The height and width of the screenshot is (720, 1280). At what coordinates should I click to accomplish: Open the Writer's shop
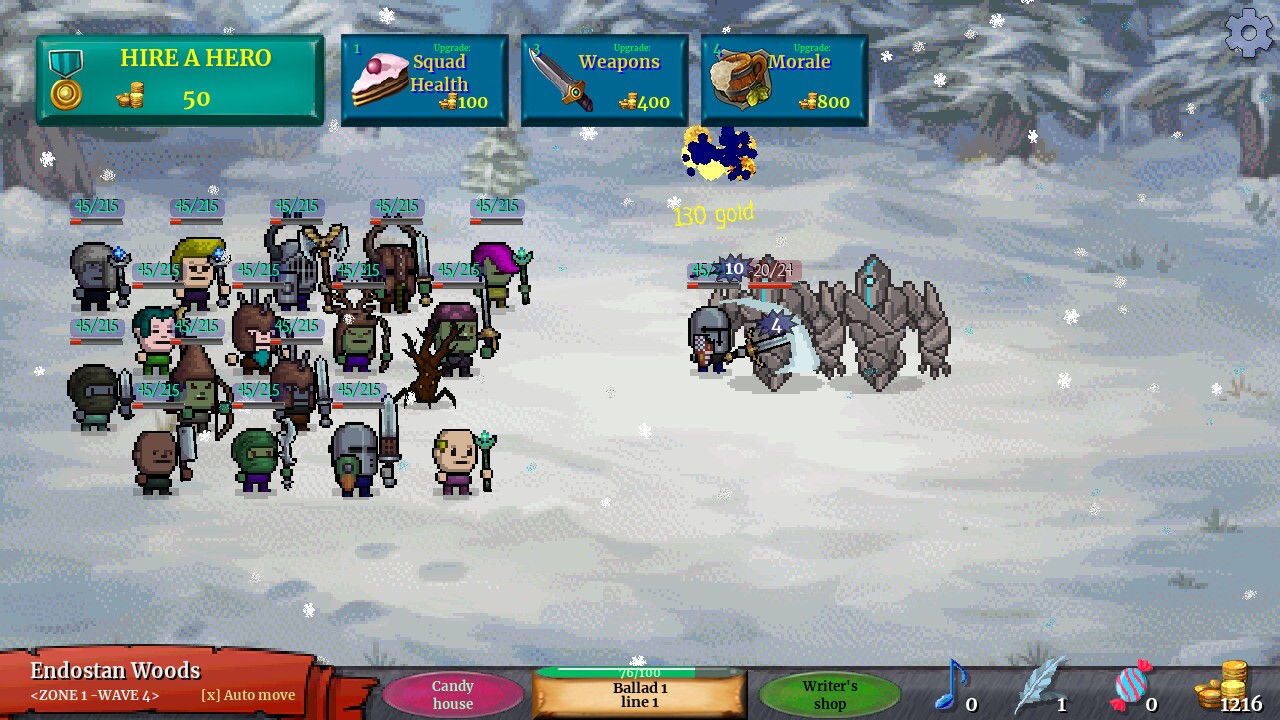(829, 694)
